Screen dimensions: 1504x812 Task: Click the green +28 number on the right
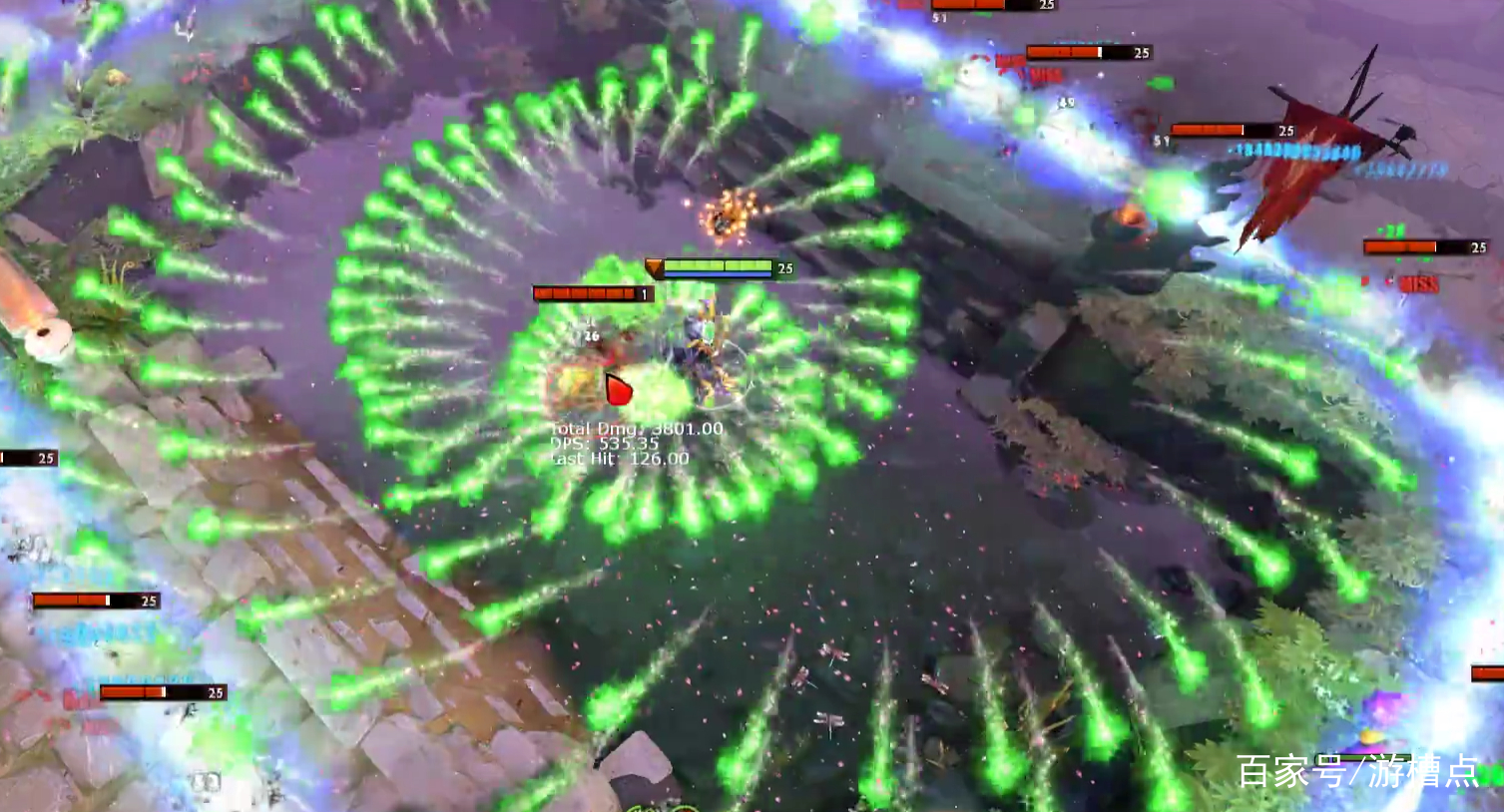point(1392,228)
